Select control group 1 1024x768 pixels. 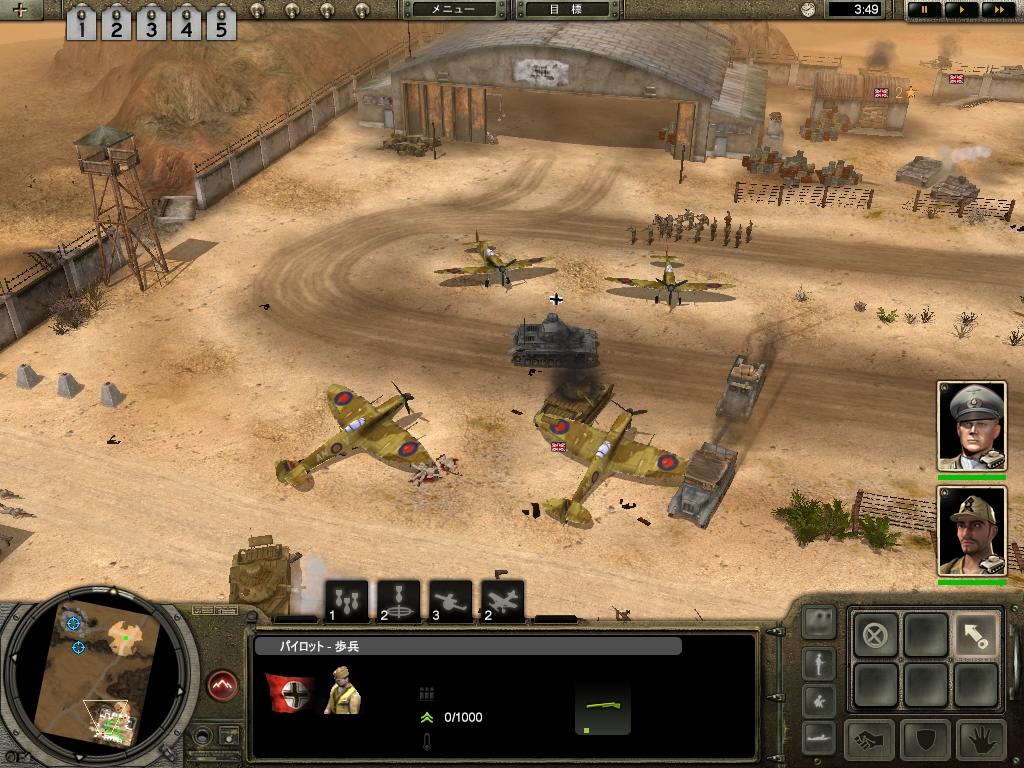point(81,23)
